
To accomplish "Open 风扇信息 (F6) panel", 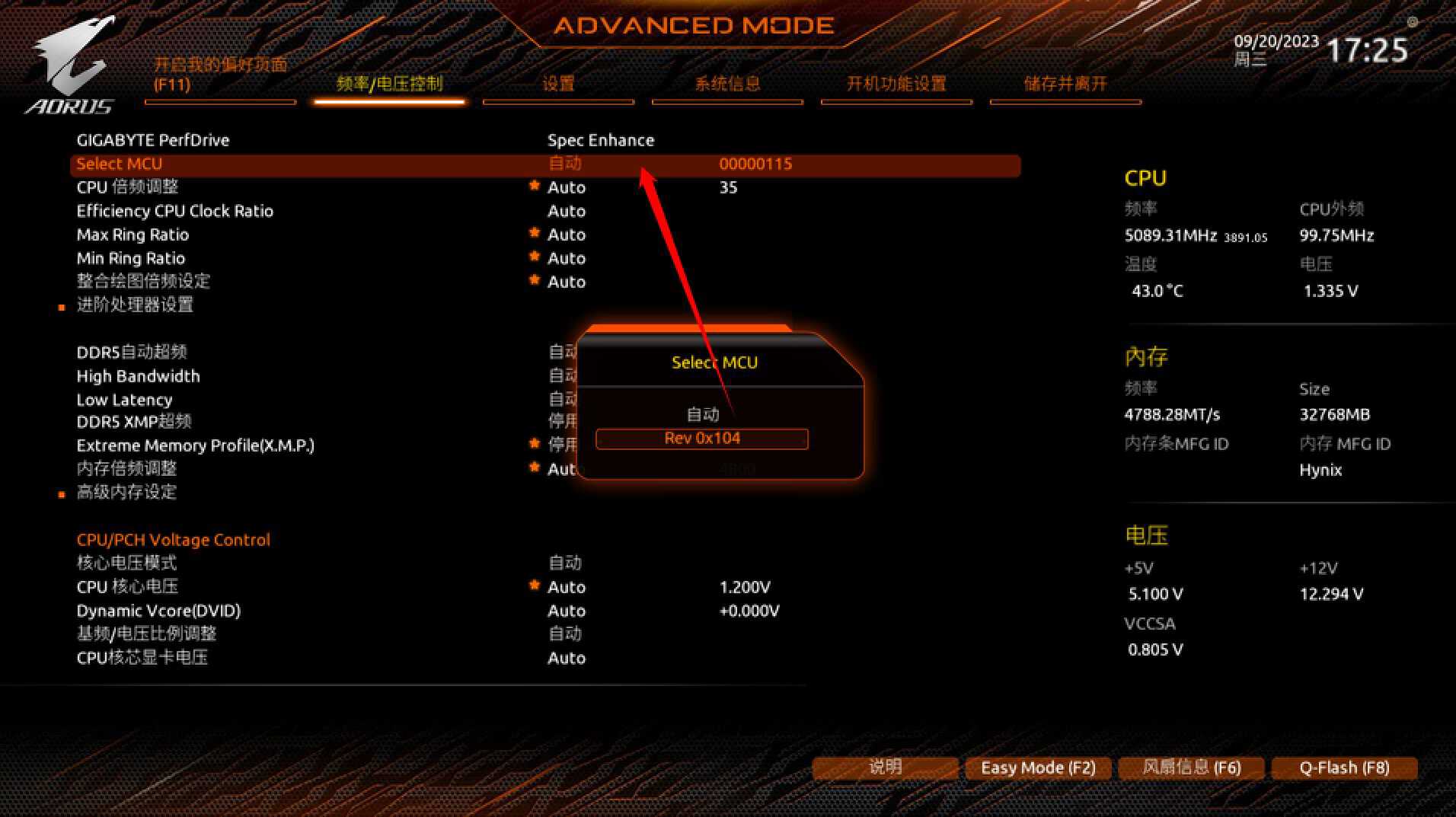I will point(1191,768).
